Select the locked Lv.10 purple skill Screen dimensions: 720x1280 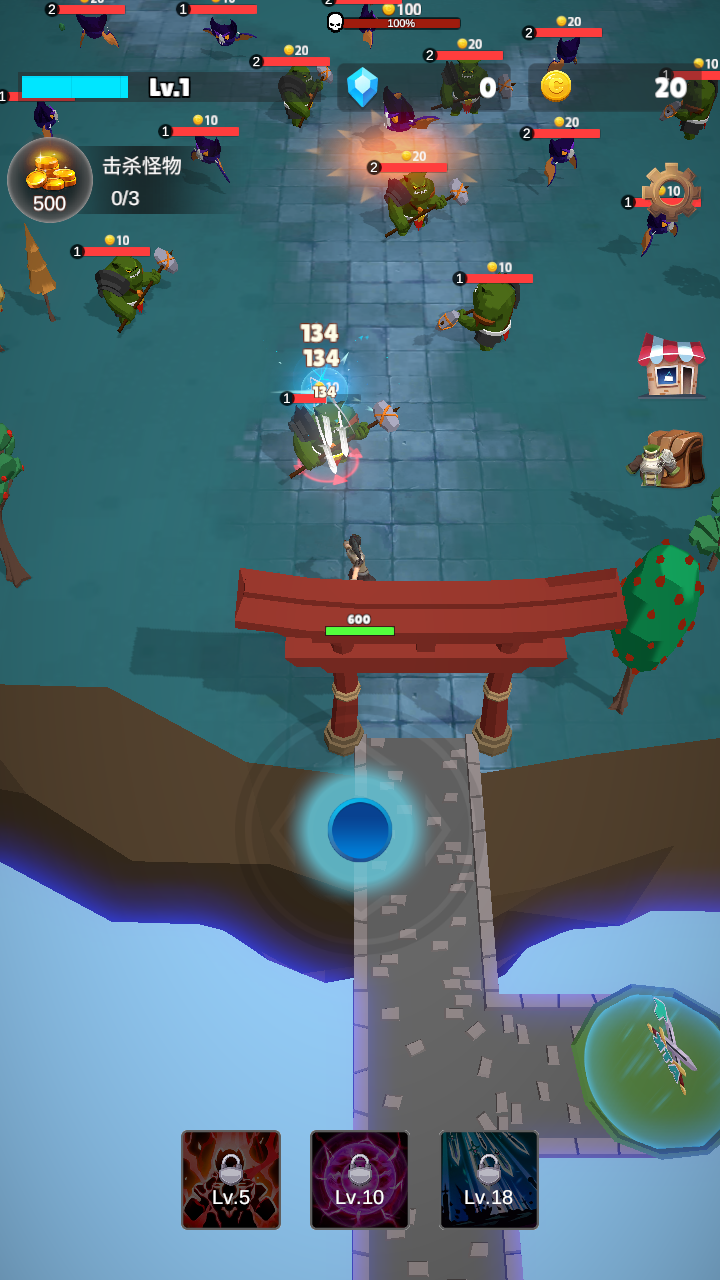coord(360,1180)
